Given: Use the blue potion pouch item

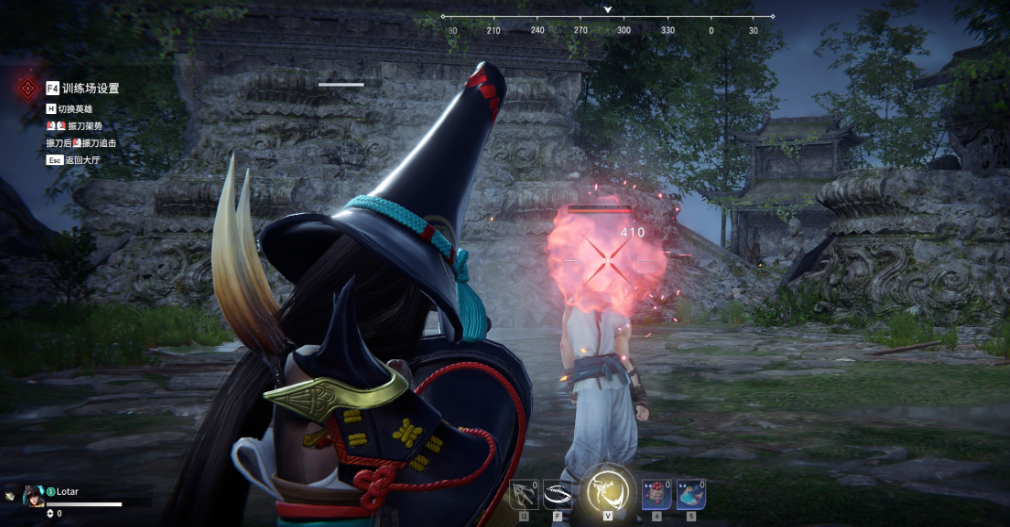Looking at the screenshot, I should [690, 493].
